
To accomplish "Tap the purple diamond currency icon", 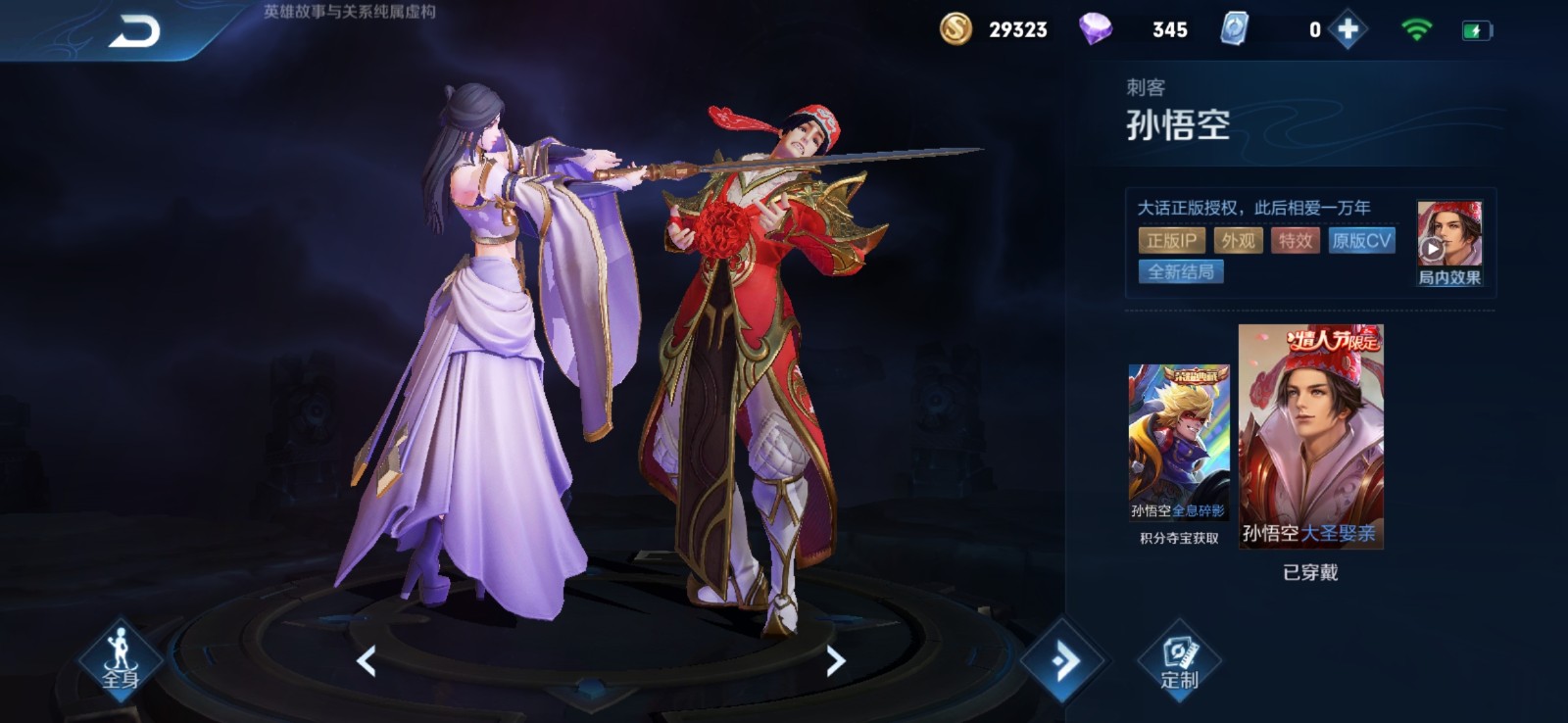I will (x=1095, y=29).
